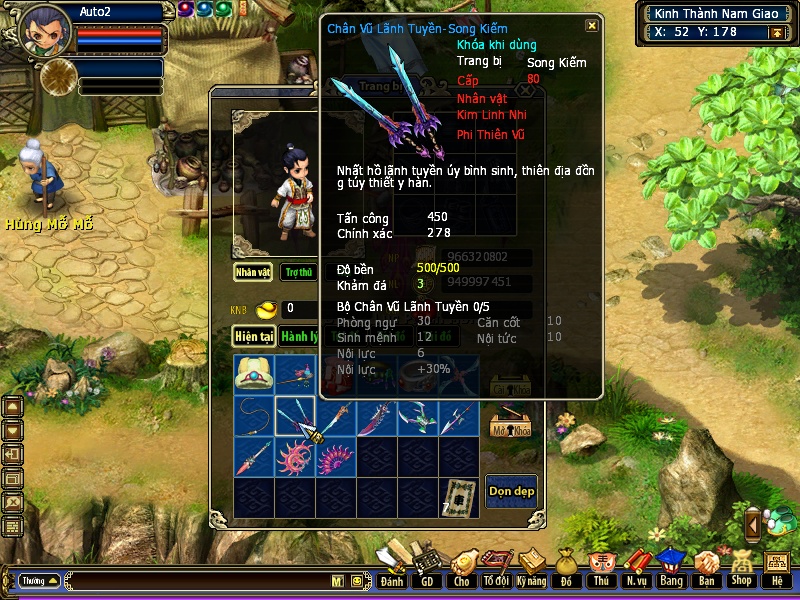Open the Shop from the bottom bar
The width and height of the screenshot is (800, 600).
pyautogui.click(x=741, y=568)
